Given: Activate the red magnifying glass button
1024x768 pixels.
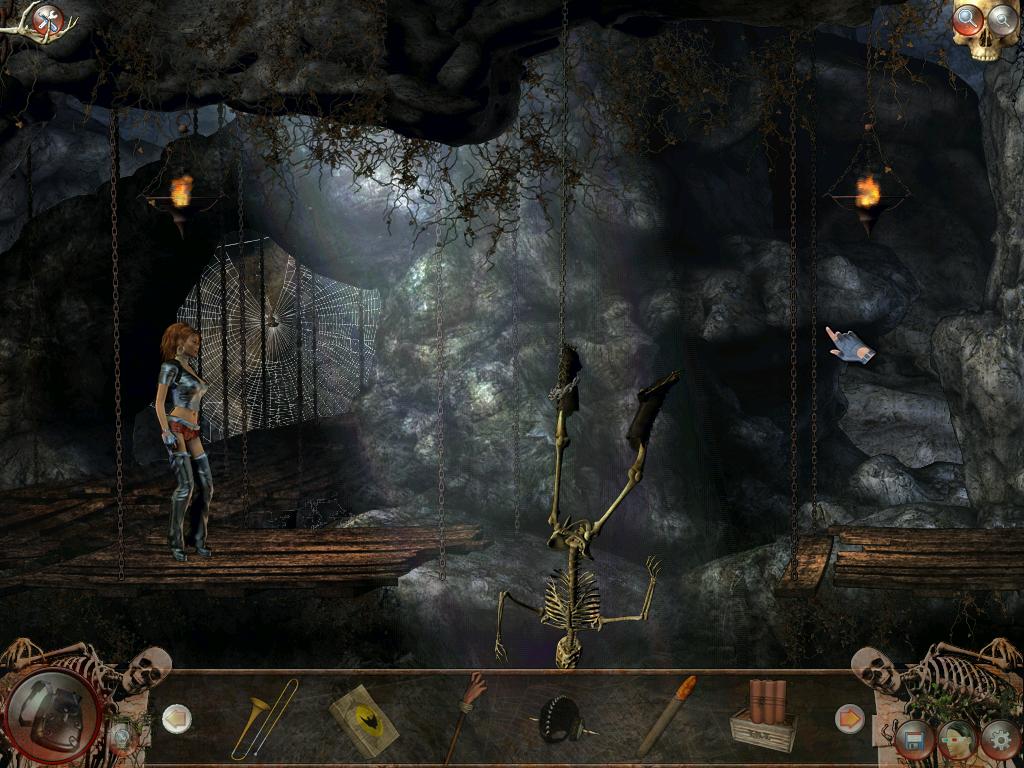Looking at the screenshot, I should [967, 18].
